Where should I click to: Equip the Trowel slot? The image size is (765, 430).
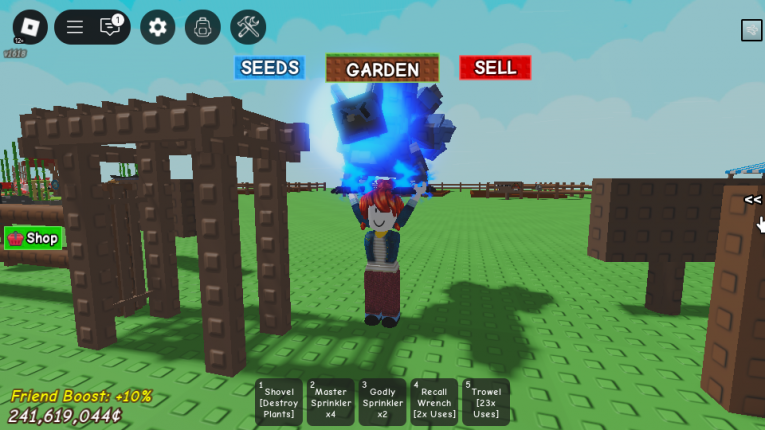tap(486, 402)
